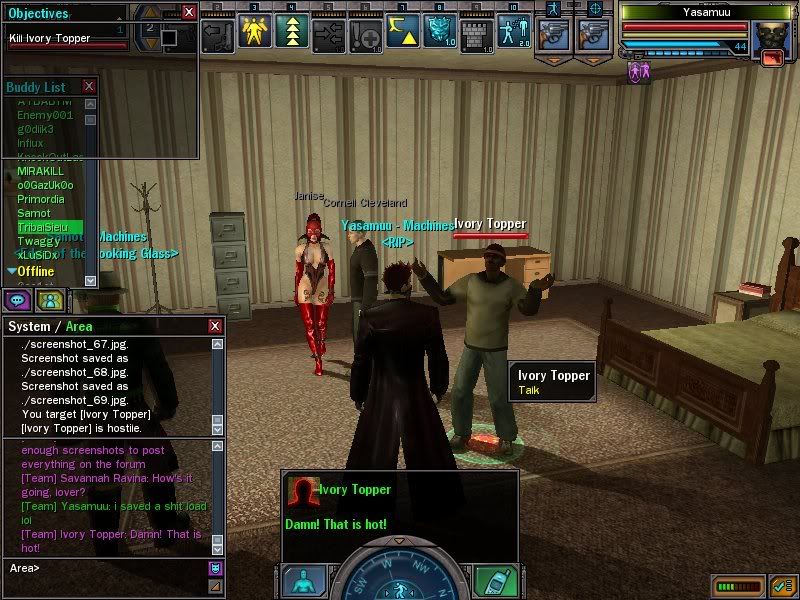Close the Objectives panel
Image resolution: width=800 pixels, height=600 pixels.
pos(189,13)
